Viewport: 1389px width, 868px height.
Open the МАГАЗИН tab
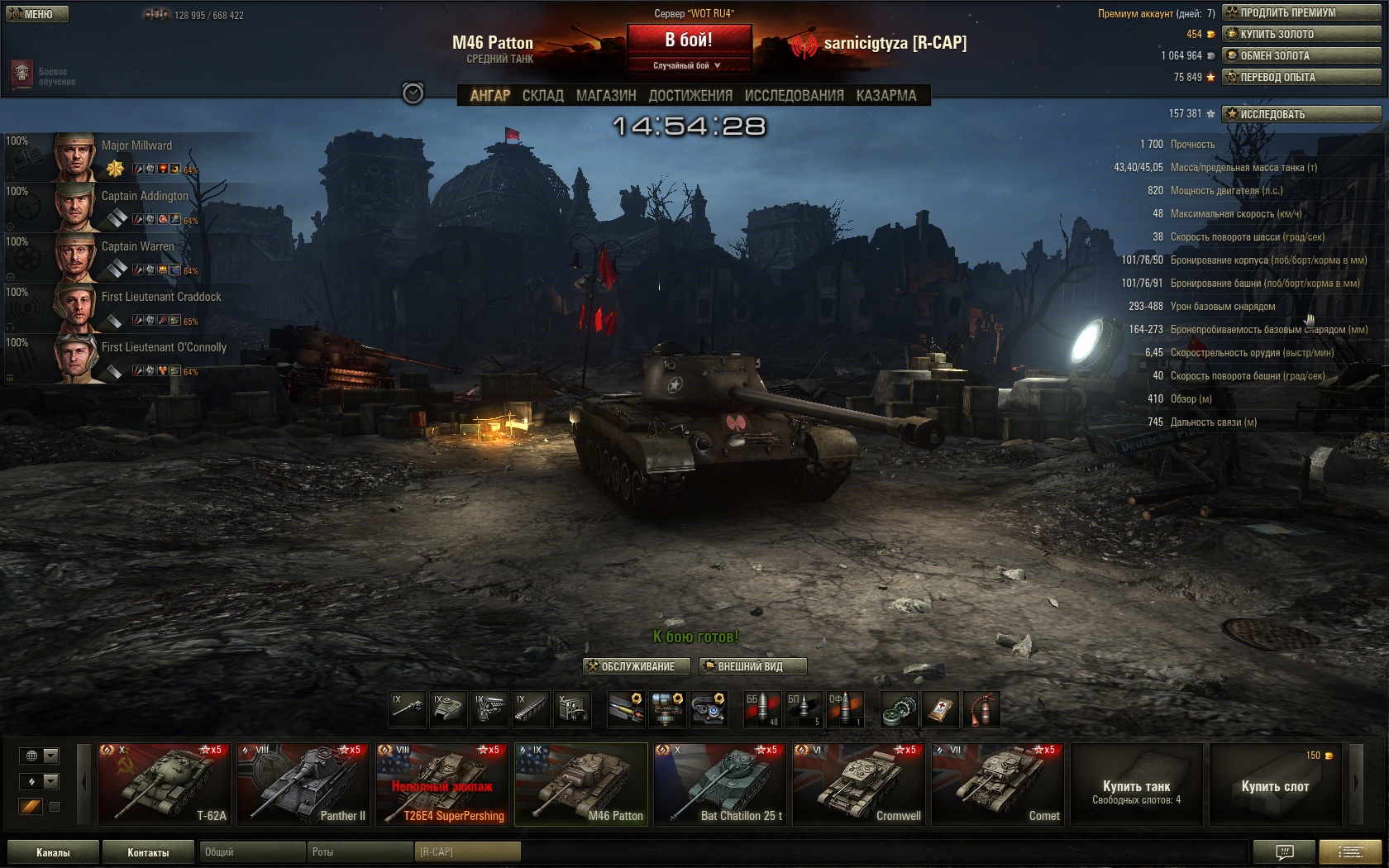click(606, 96)
